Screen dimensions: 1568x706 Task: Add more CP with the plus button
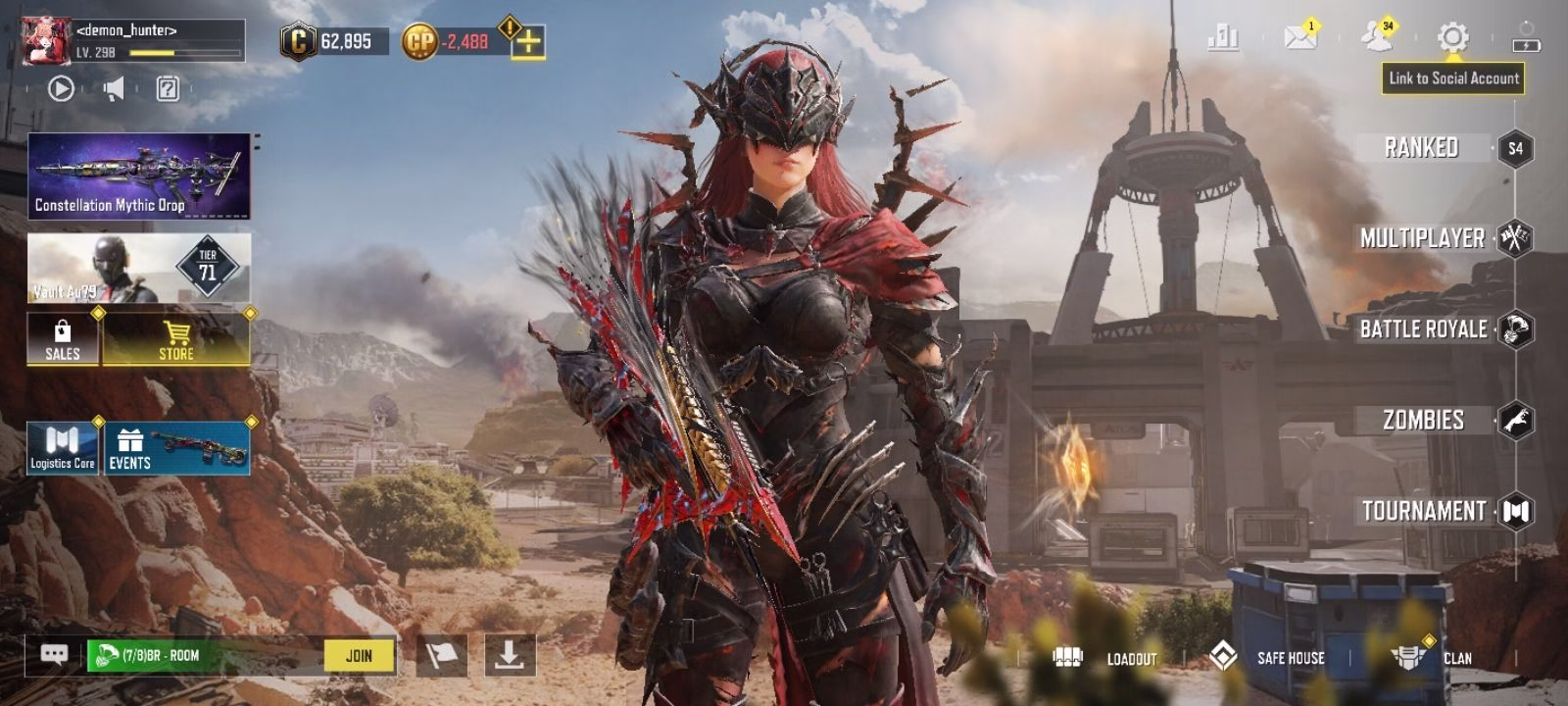528,42
